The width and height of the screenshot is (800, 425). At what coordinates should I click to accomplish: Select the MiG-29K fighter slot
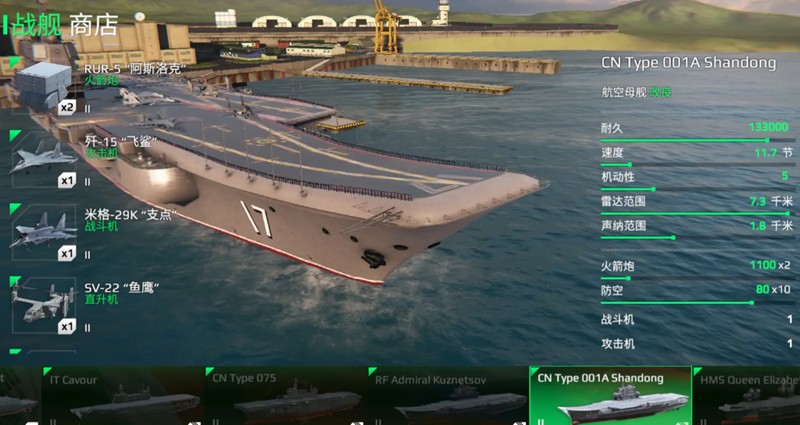click(44, 231)
